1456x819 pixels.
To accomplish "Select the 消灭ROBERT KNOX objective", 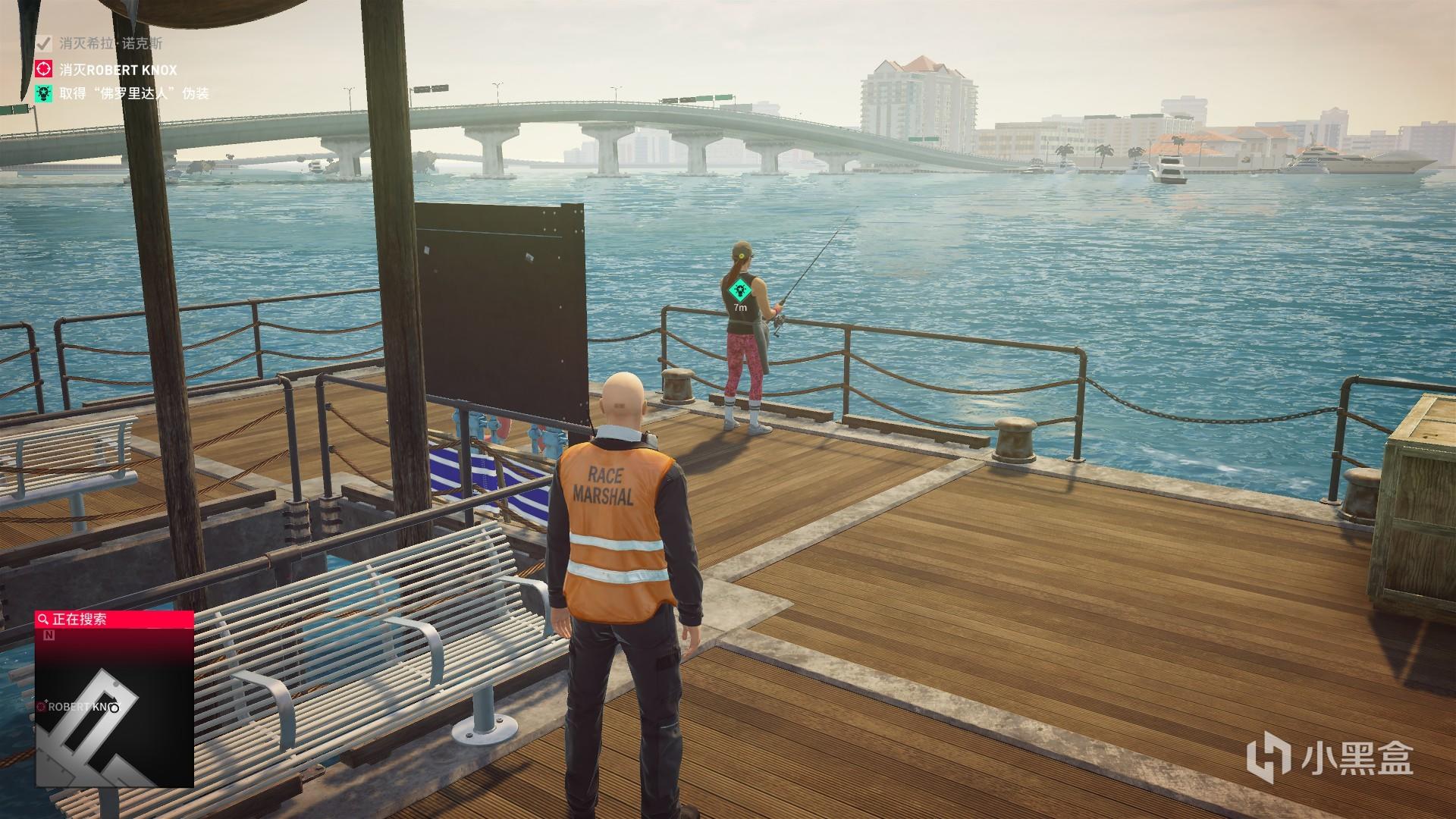I will (118, 70).
